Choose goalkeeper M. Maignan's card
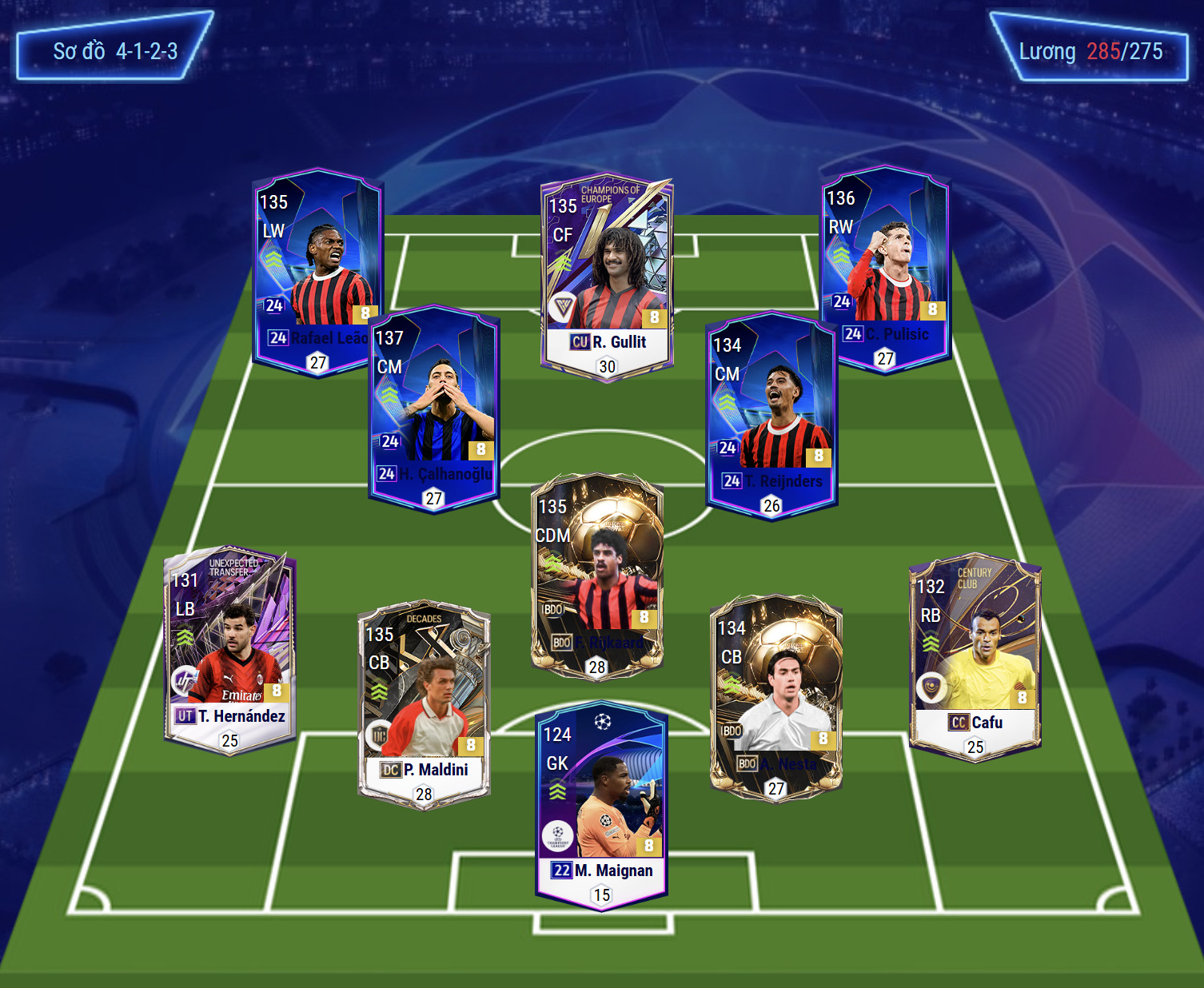 602,806
